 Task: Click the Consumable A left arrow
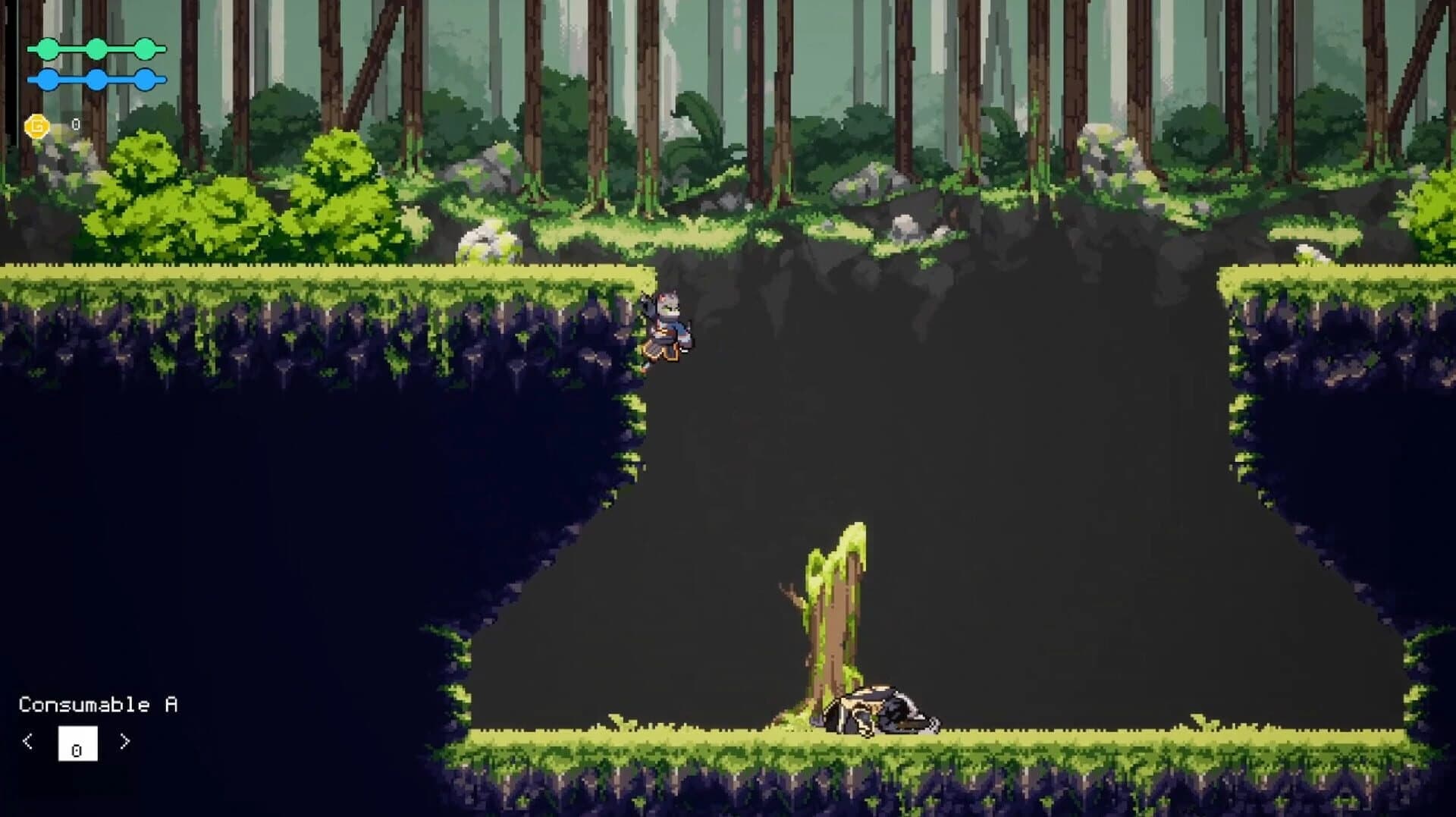[29, 741]
